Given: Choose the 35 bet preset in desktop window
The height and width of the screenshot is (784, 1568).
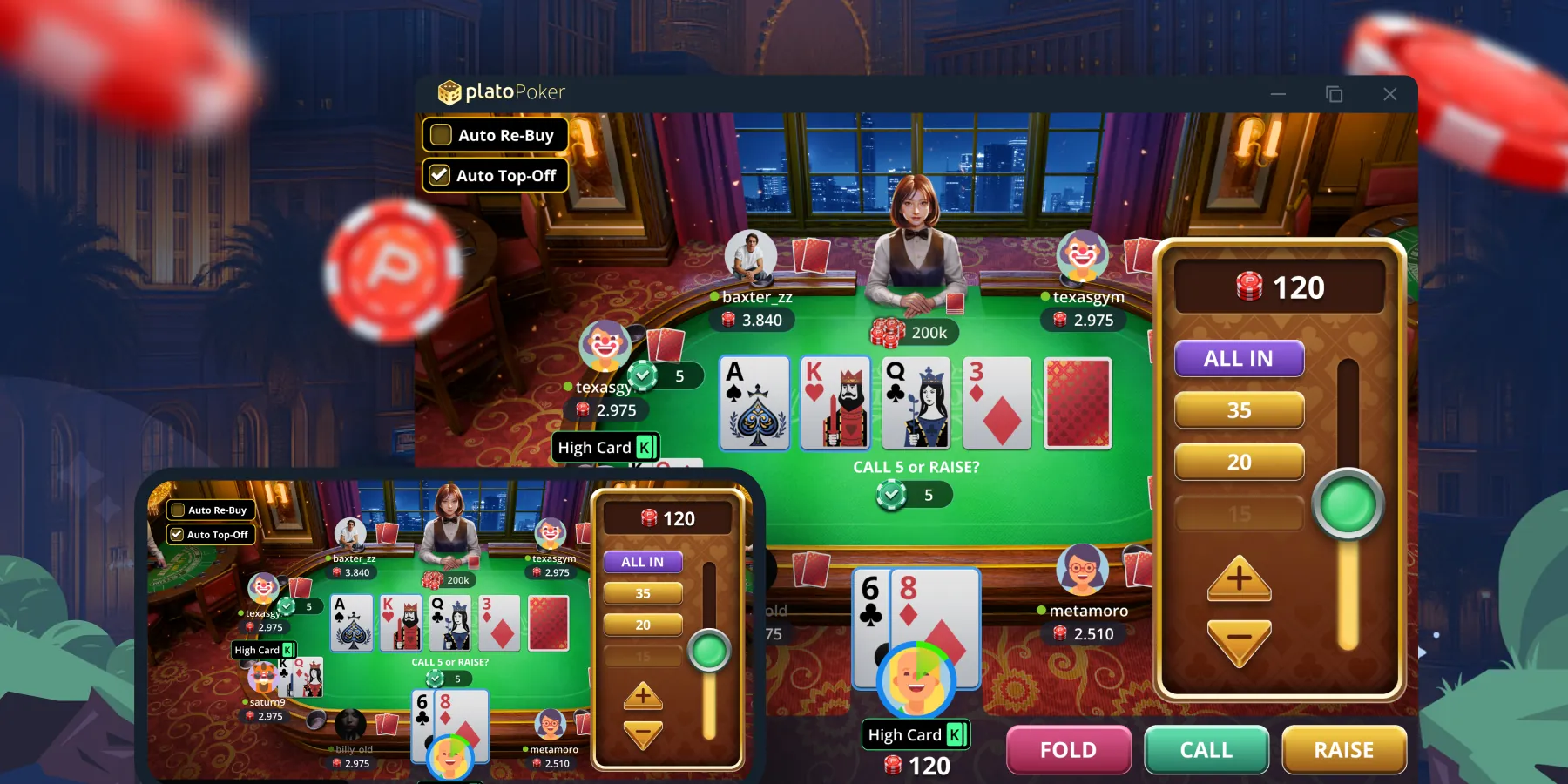Looking at the screenshot, I should (1239, 410).
